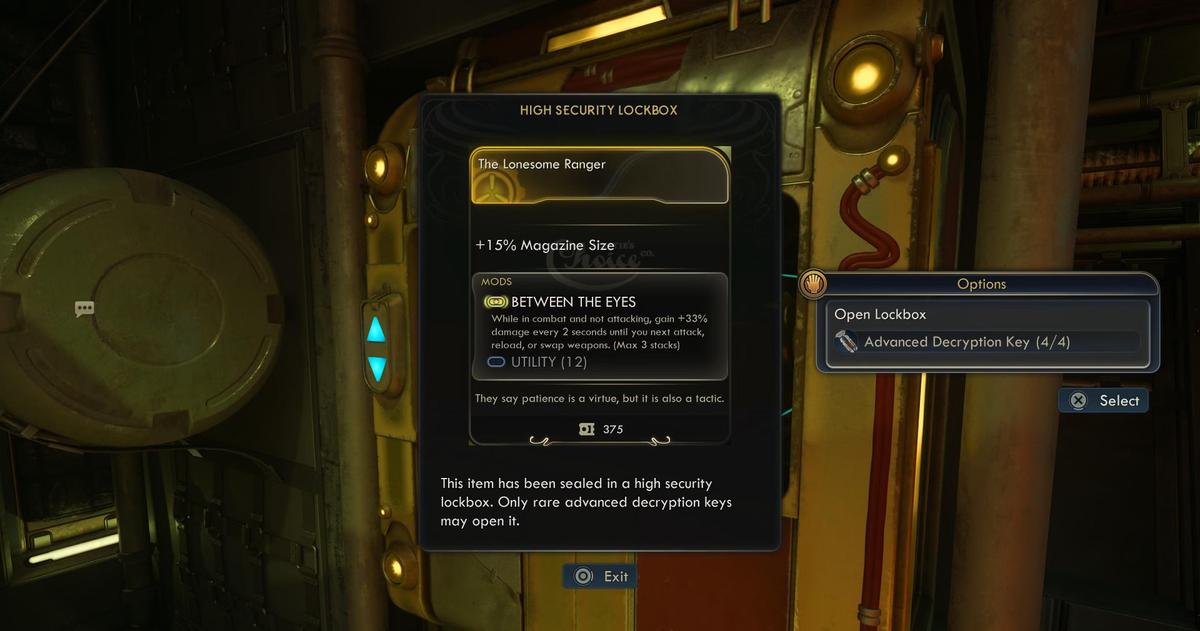Choose the Open Lockbox option
Viewport: 1200px width, 631px height.
[x=881, y=314]
